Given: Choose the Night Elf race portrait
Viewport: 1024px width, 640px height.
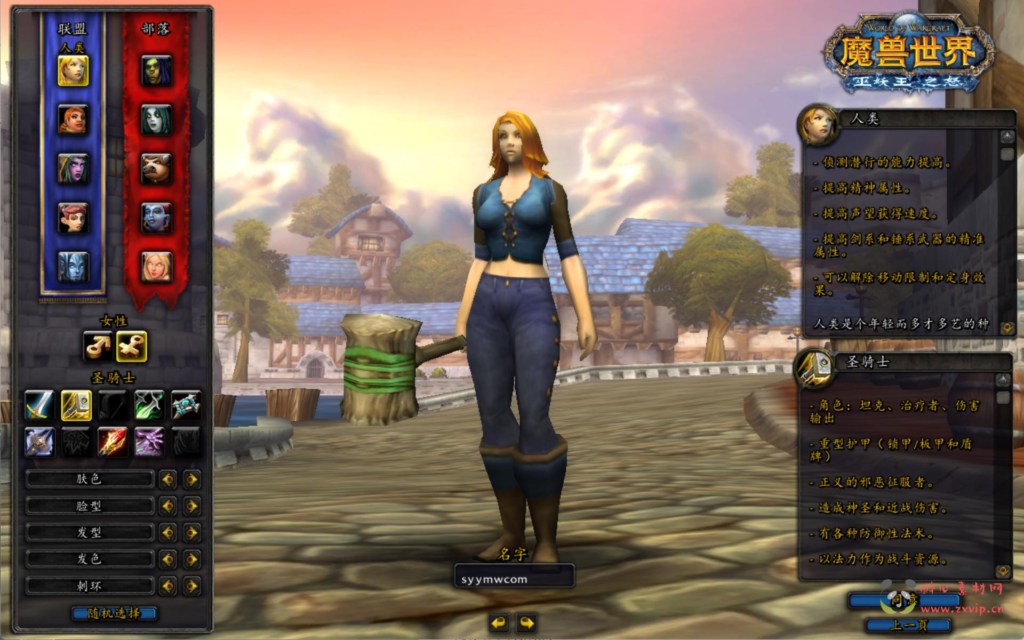Looking at the screenshot, I should click(x=73, y=169).
